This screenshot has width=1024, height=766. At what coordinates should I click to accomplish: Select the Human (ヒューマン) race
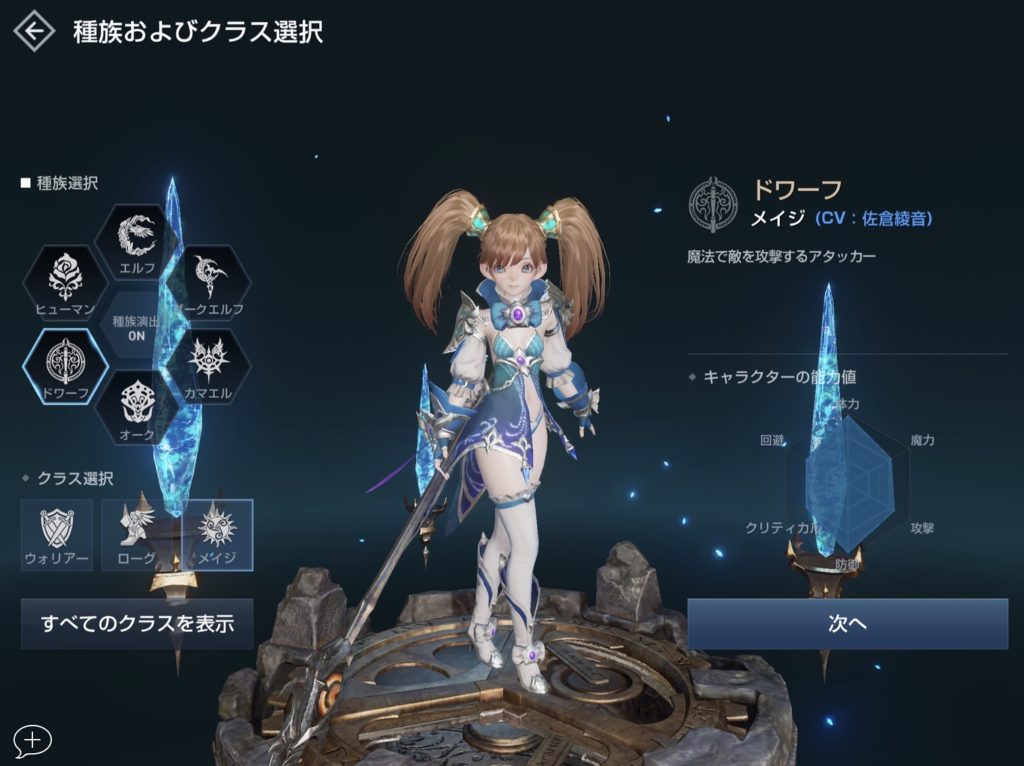click(65, 282)
